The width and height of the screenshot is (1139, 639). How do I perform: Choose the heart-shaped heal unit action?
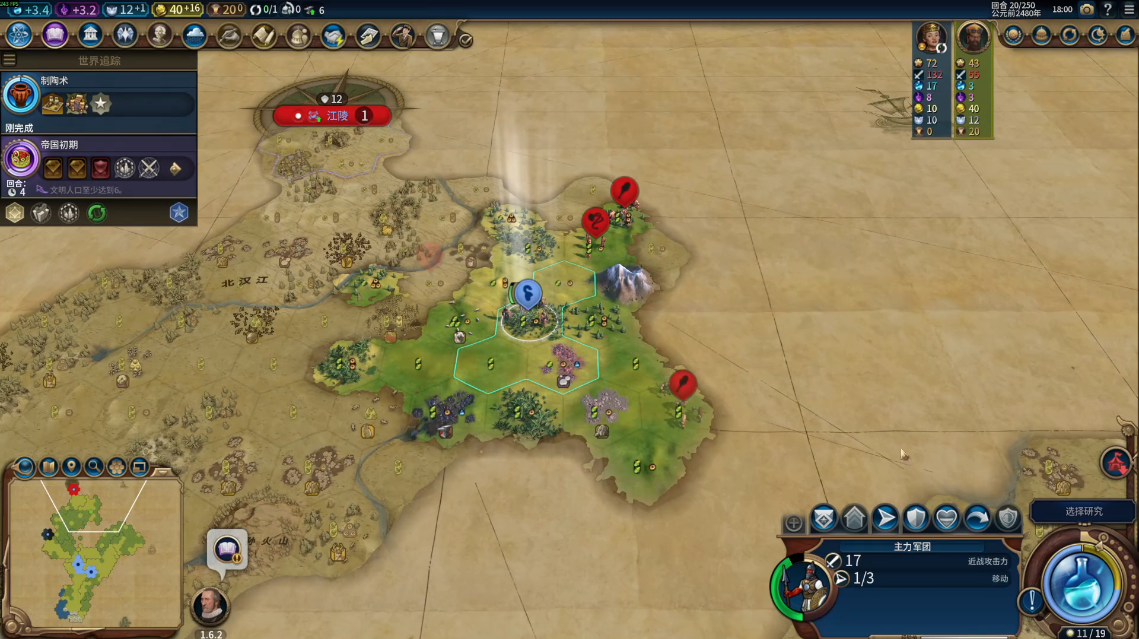[x=946, y=518]
